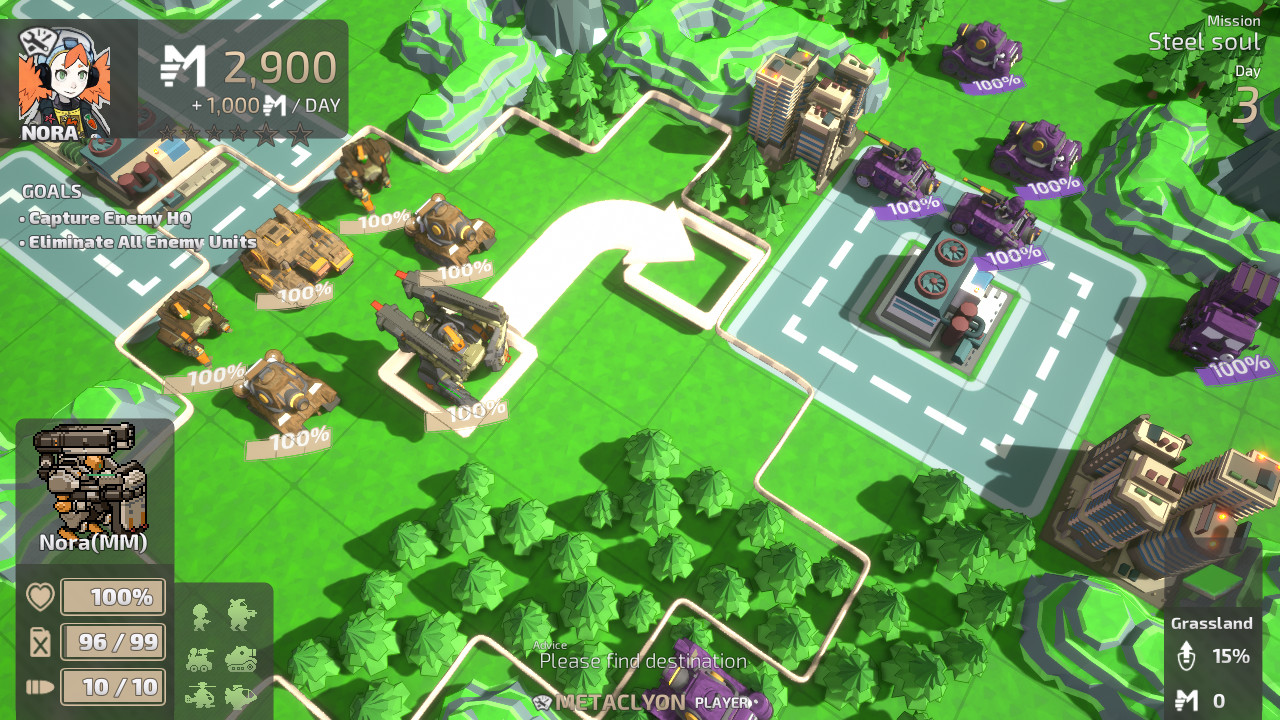Select the tank icon in the bottom-left panel

[240, 660]
